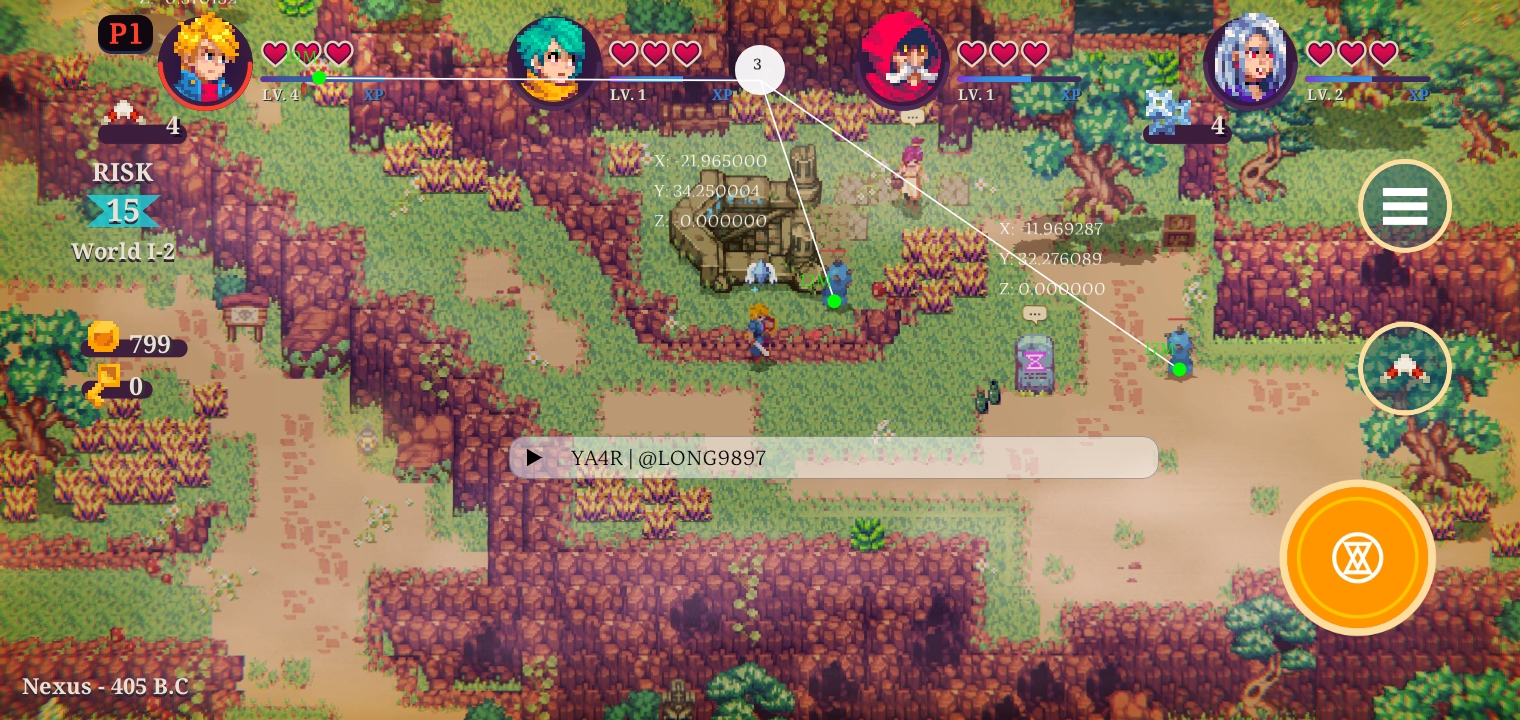Select the teal-haired hero portrait
The image size is (1520, 720).
(554, 61)
